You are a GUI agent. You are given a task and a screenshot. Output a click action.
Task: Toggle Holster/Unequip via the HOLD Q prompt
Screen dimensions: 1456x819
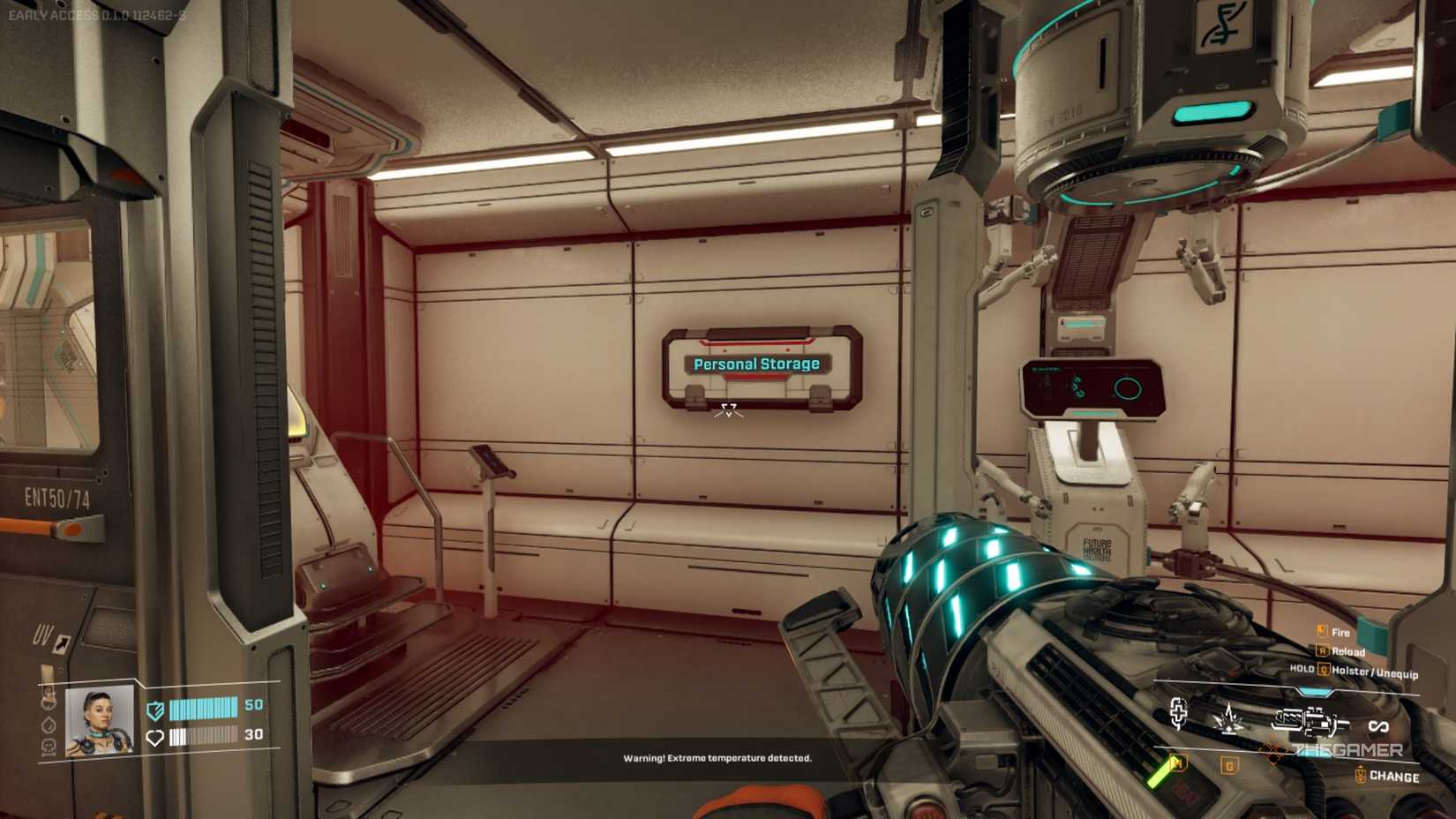pos(1325,670)
